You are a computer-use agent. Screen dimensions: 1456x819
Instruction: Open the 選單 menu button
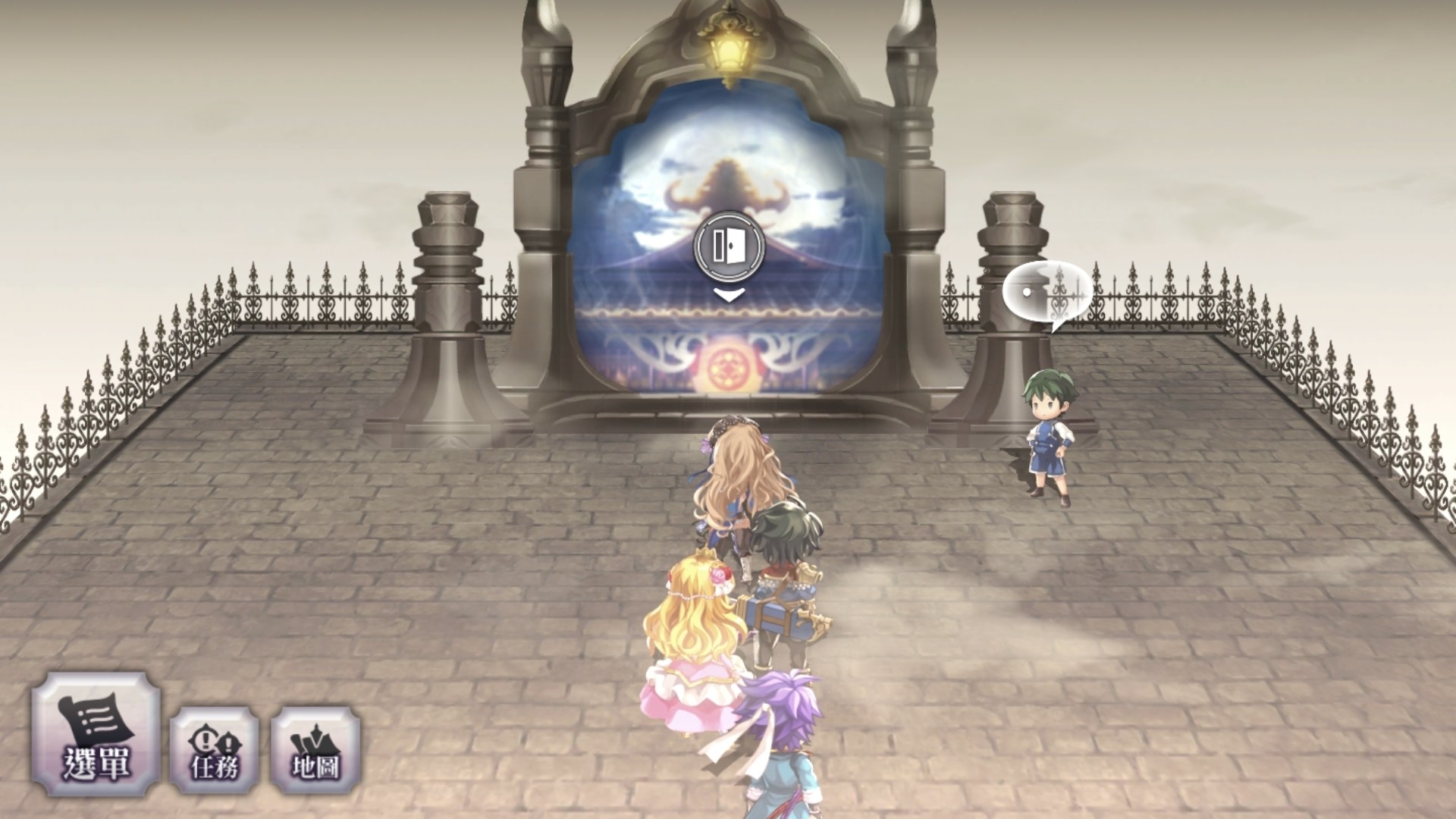[x=96, y=733]
